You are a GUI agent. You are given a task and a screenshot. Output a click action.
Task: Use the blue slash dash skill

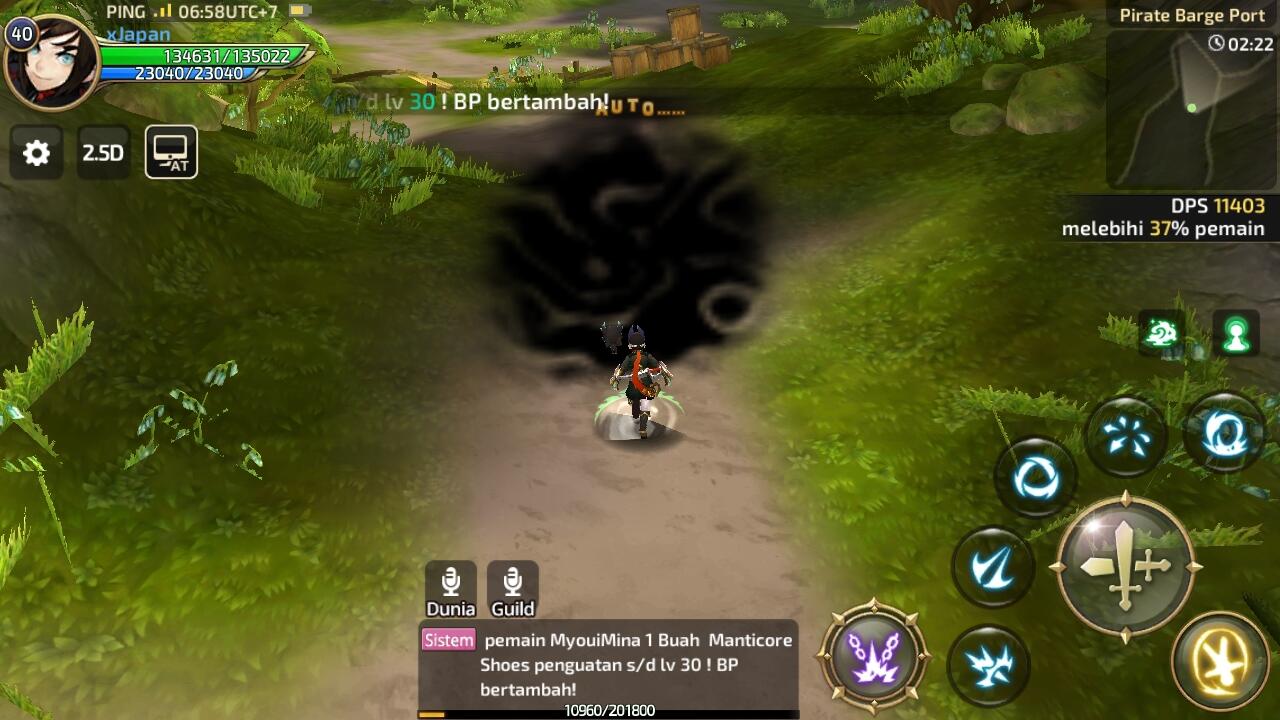[993, 567]
